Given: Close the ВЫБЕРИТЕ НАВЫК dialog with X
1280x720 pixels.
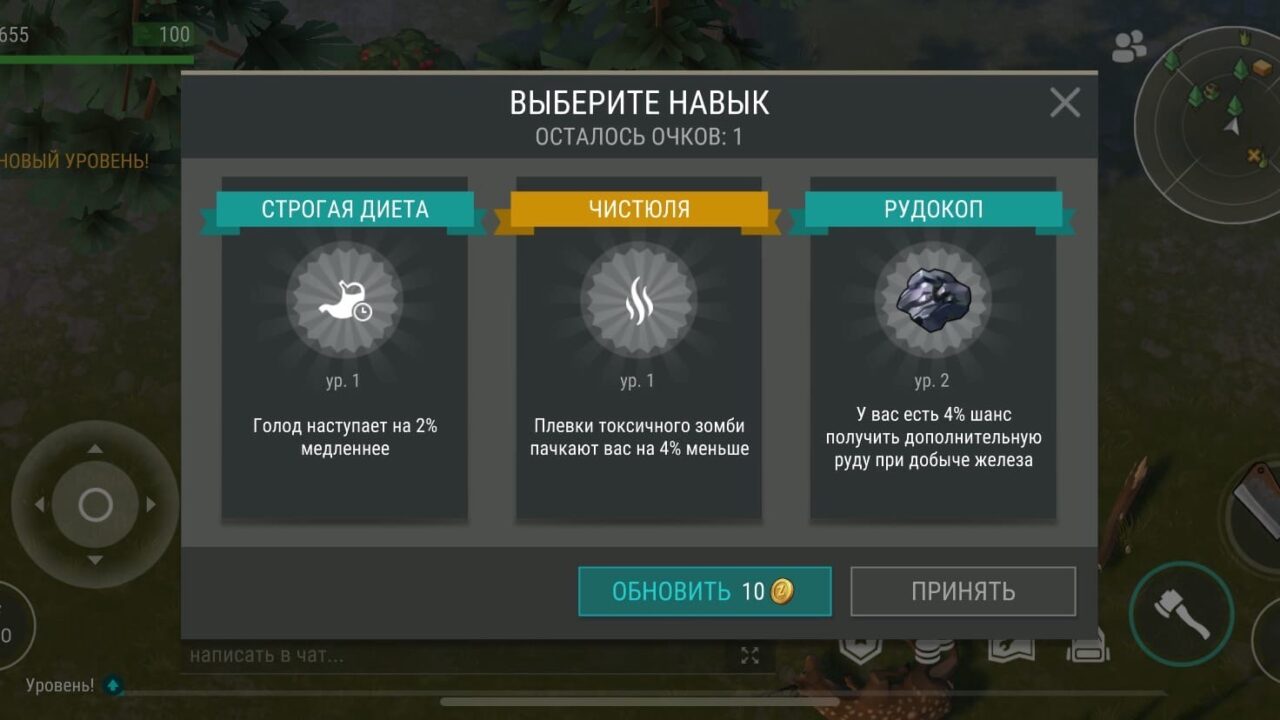Looking at the screenshot, I should coord(1064,102).
